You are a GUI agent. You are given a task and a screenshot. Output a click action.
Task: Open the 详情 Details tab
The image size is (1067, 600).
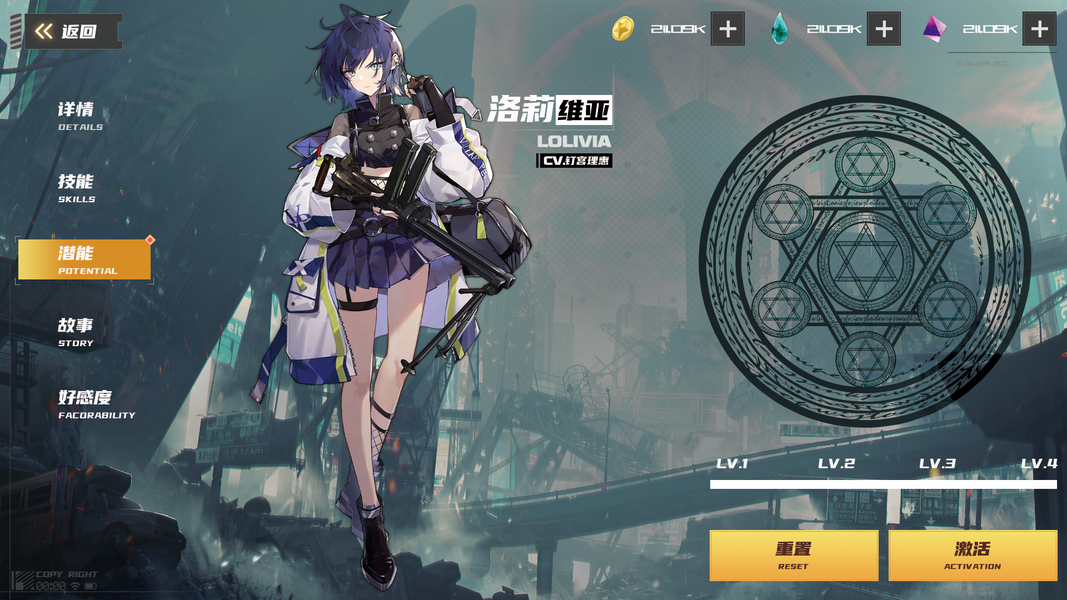pos(80,115)
